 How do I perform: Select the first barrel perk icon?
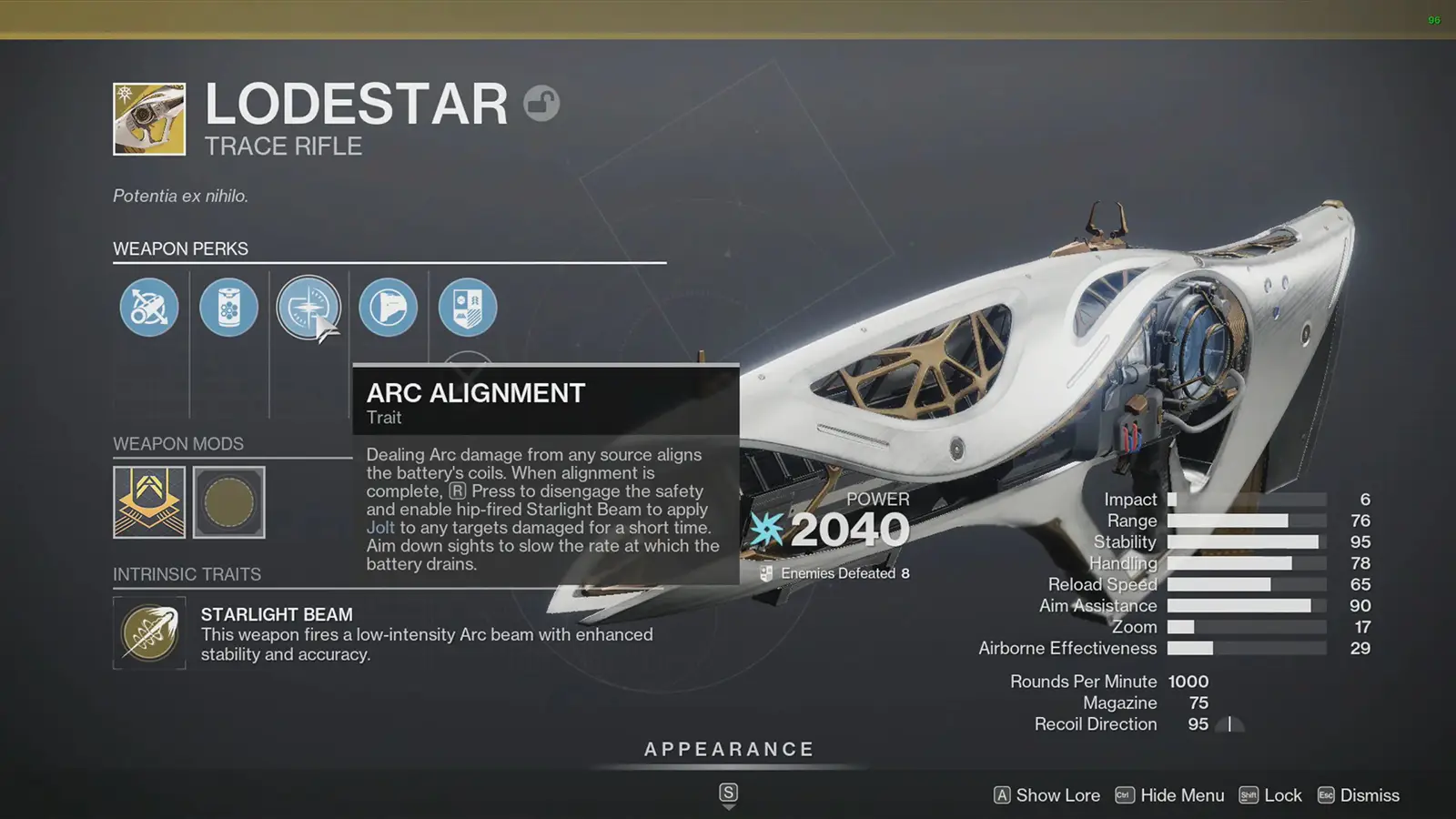148,308
